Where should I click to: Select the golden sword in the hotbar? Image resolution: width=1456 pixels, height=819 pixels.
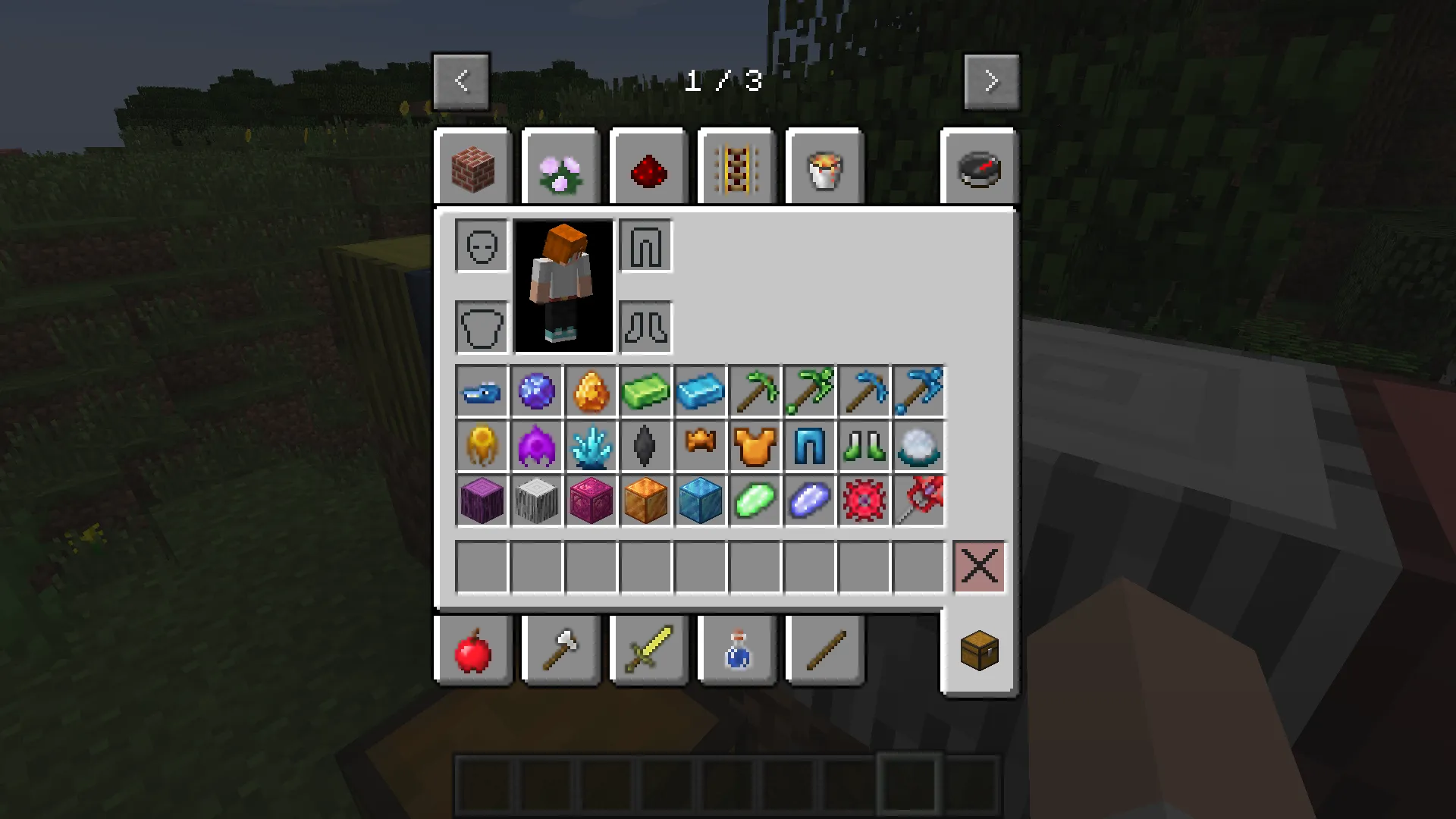click(x=648, y=651)
